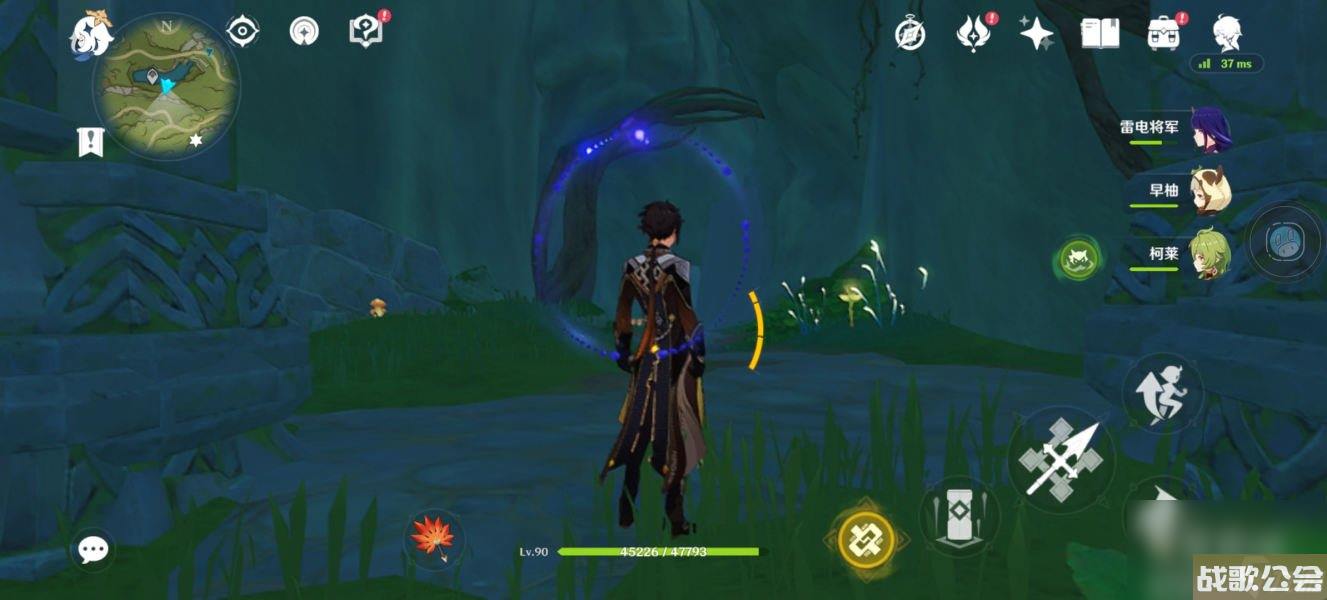
Task: Open the quest tracker bookmark icon
Action: 91,142
